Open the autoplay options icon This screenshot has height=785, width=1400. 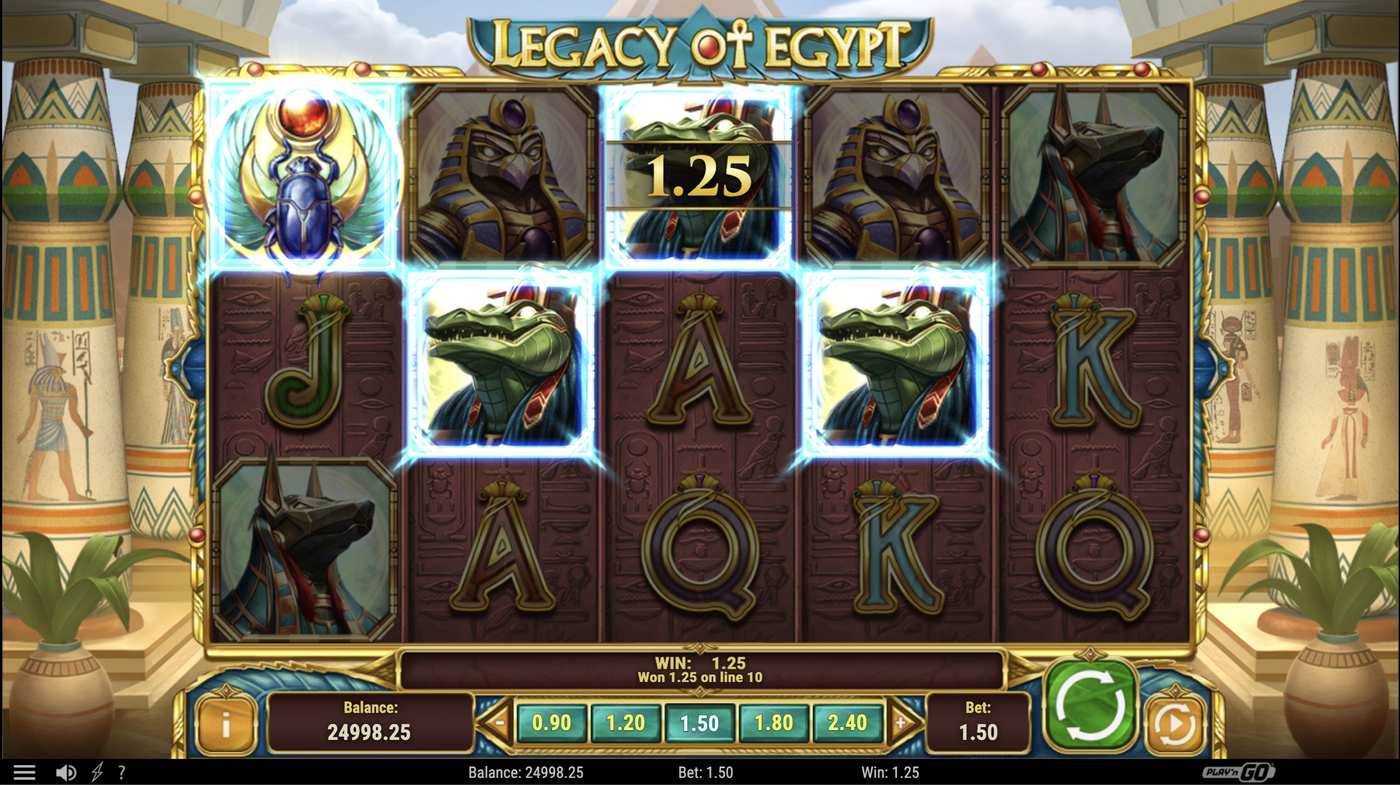coord(1175,722)
